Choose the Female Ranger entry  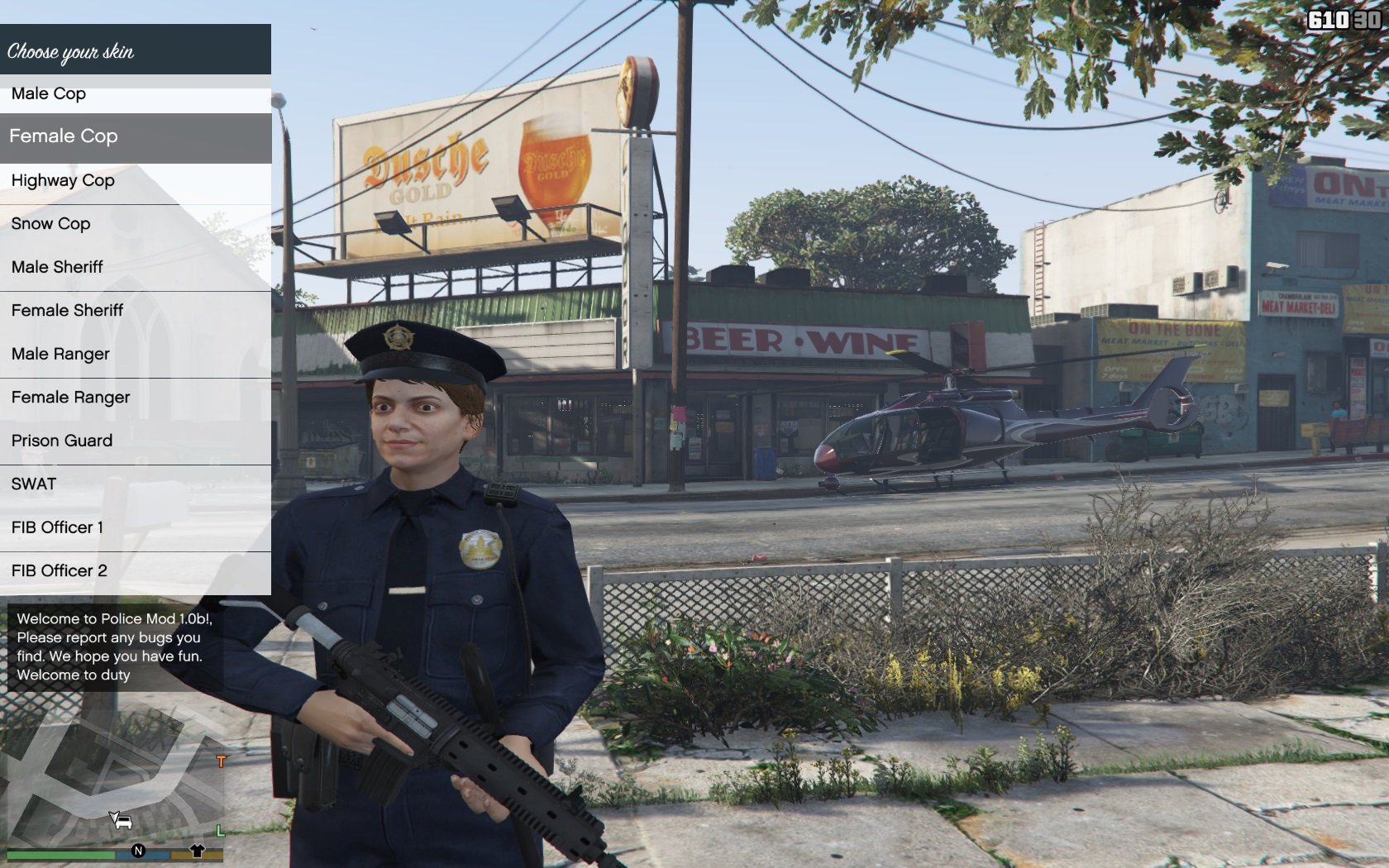pos(135,398)
